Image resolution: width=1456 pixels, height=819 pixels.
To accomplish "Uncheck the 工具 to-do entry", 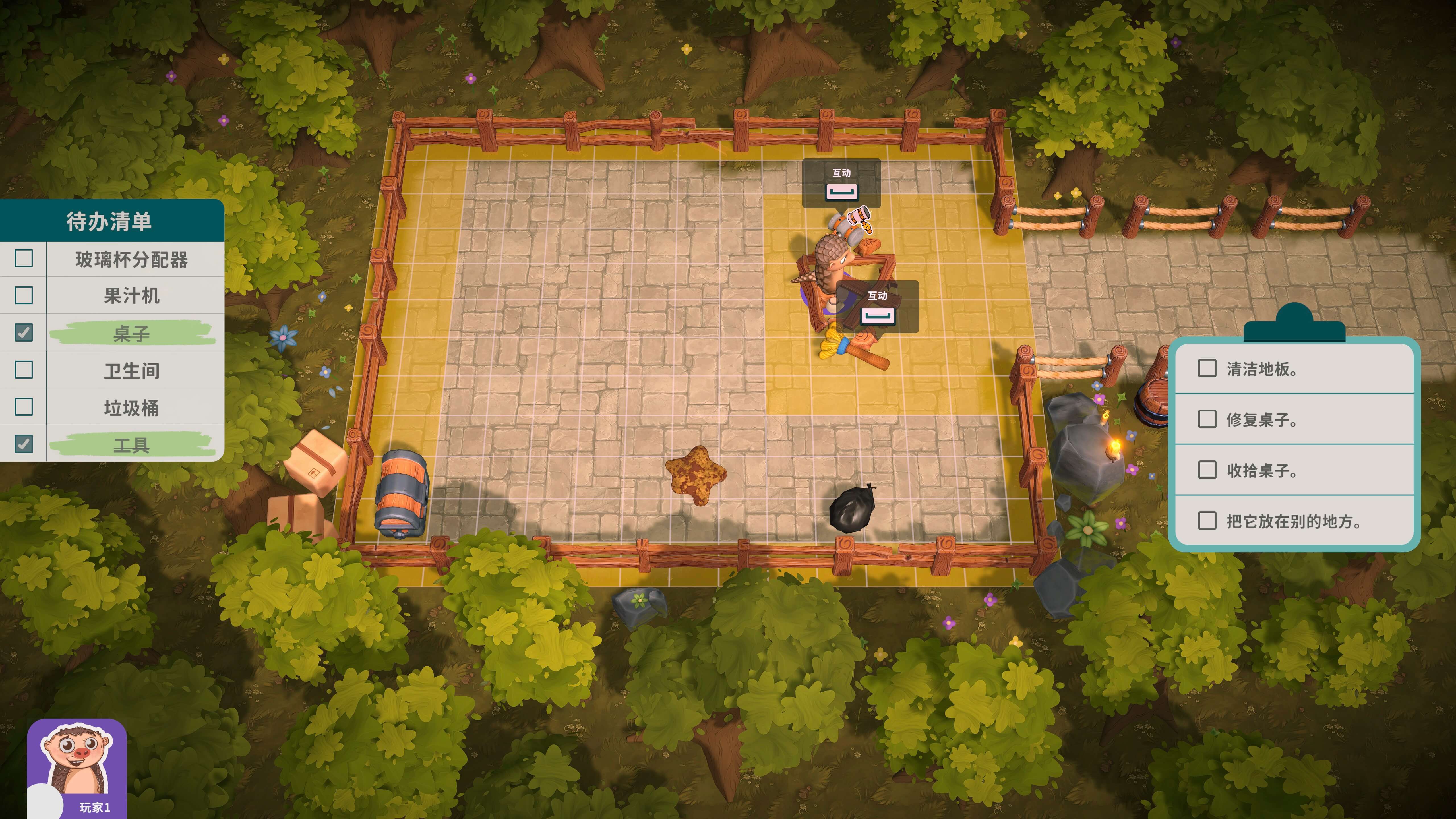I will (x=24, y=444).
